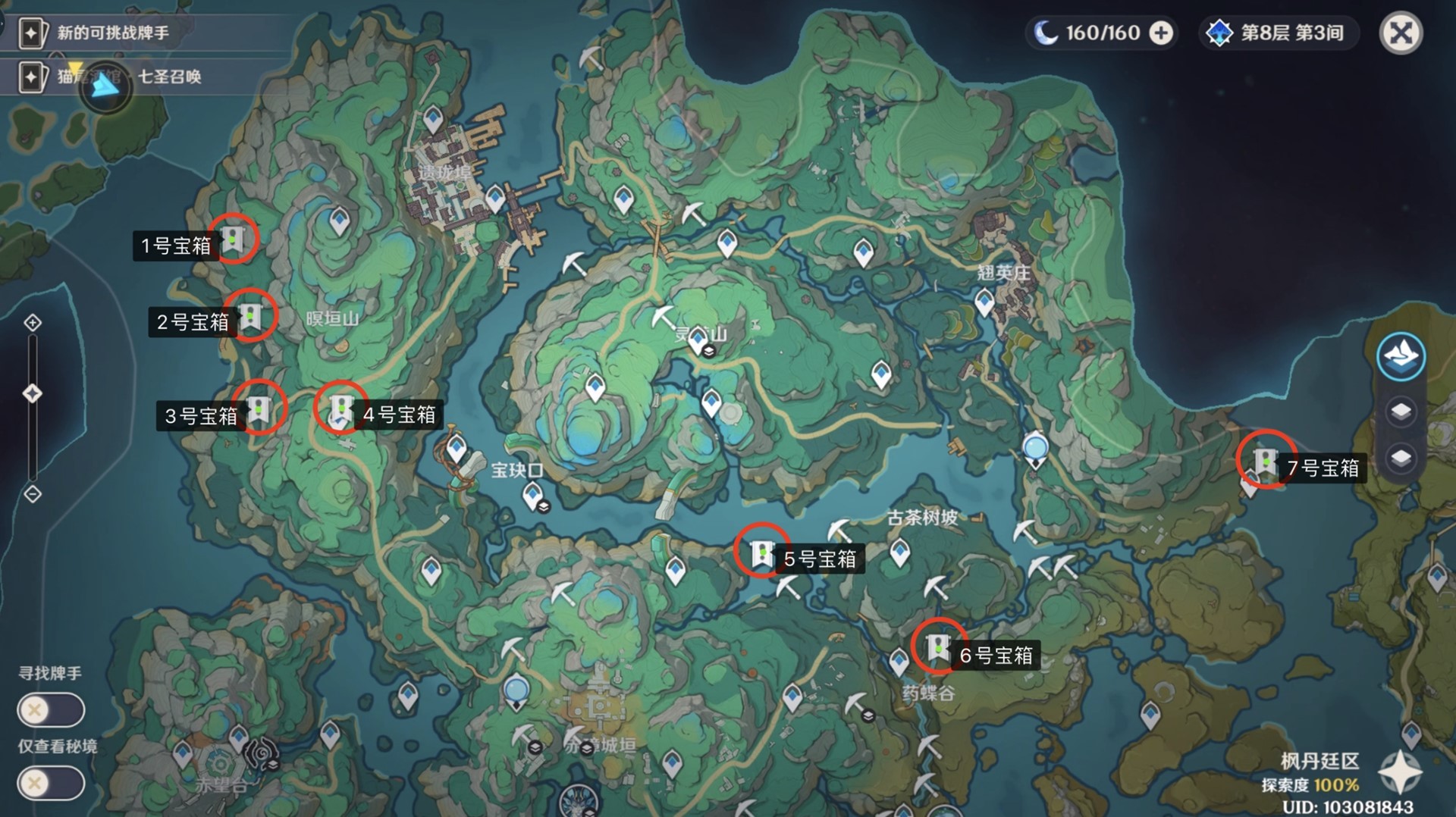Click the upper map layer toggle button

(x=1400, y=412)
